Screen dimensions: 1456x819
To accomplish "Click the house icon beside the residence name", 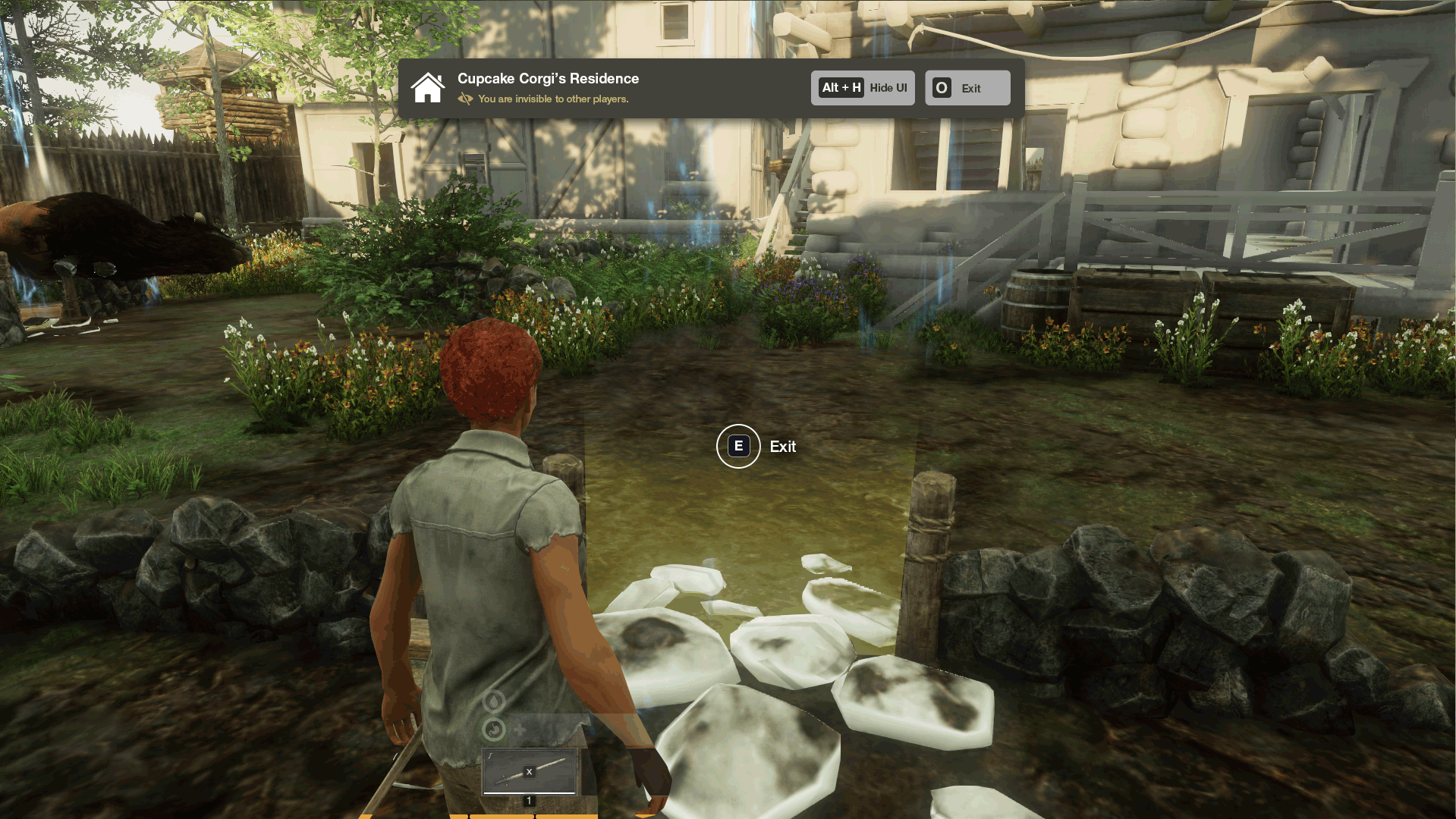I will 428,88.
